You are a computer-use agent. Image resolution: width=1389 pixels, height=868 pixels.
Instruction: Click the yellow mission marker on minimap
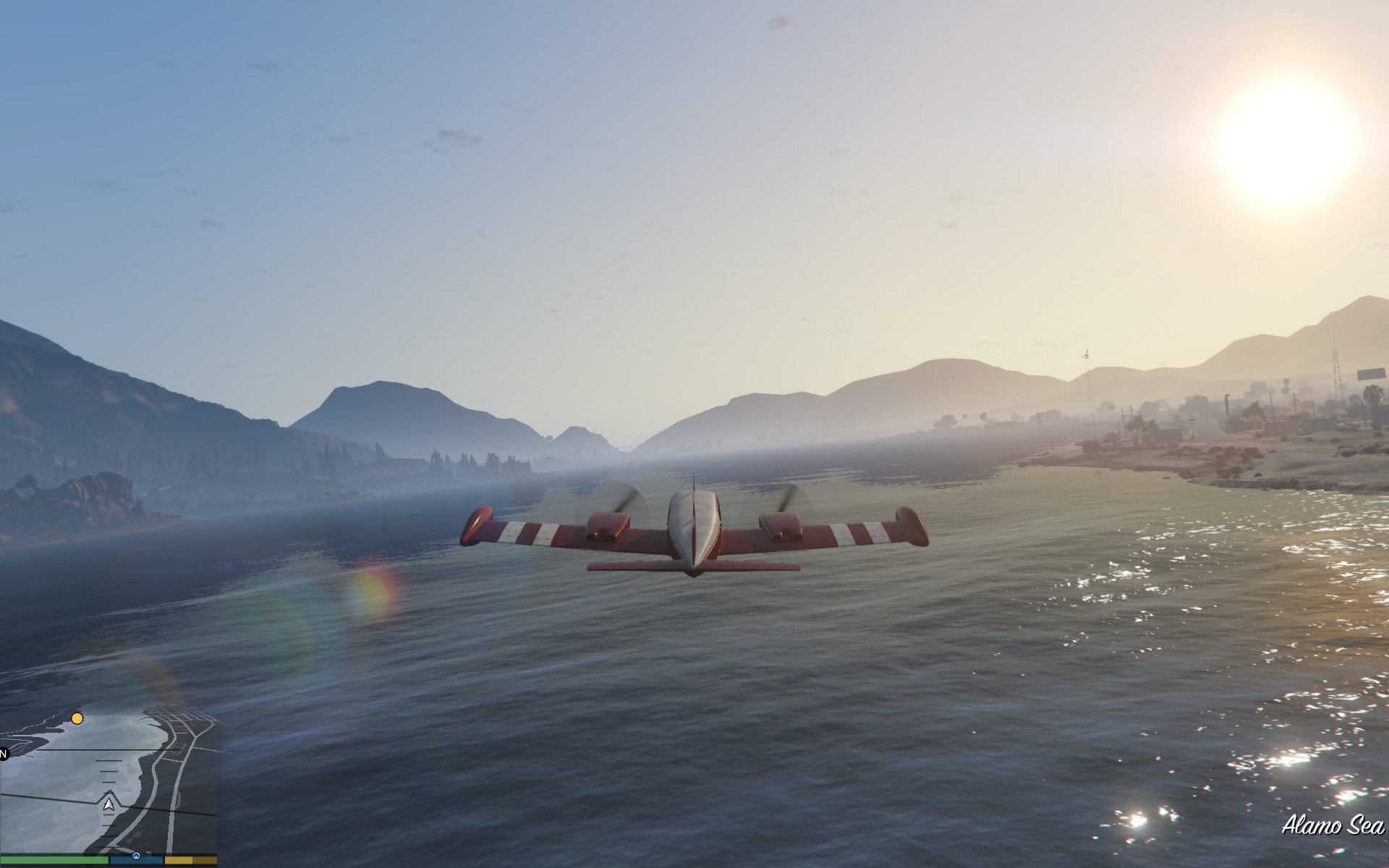77,718
